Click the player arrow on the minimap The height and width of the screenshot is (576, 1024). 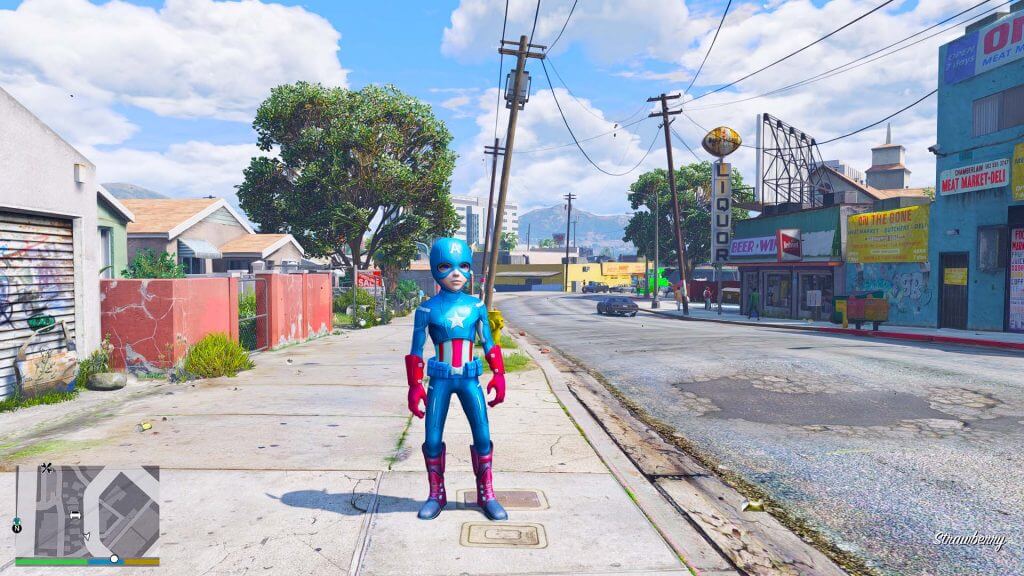coord(87,536)
